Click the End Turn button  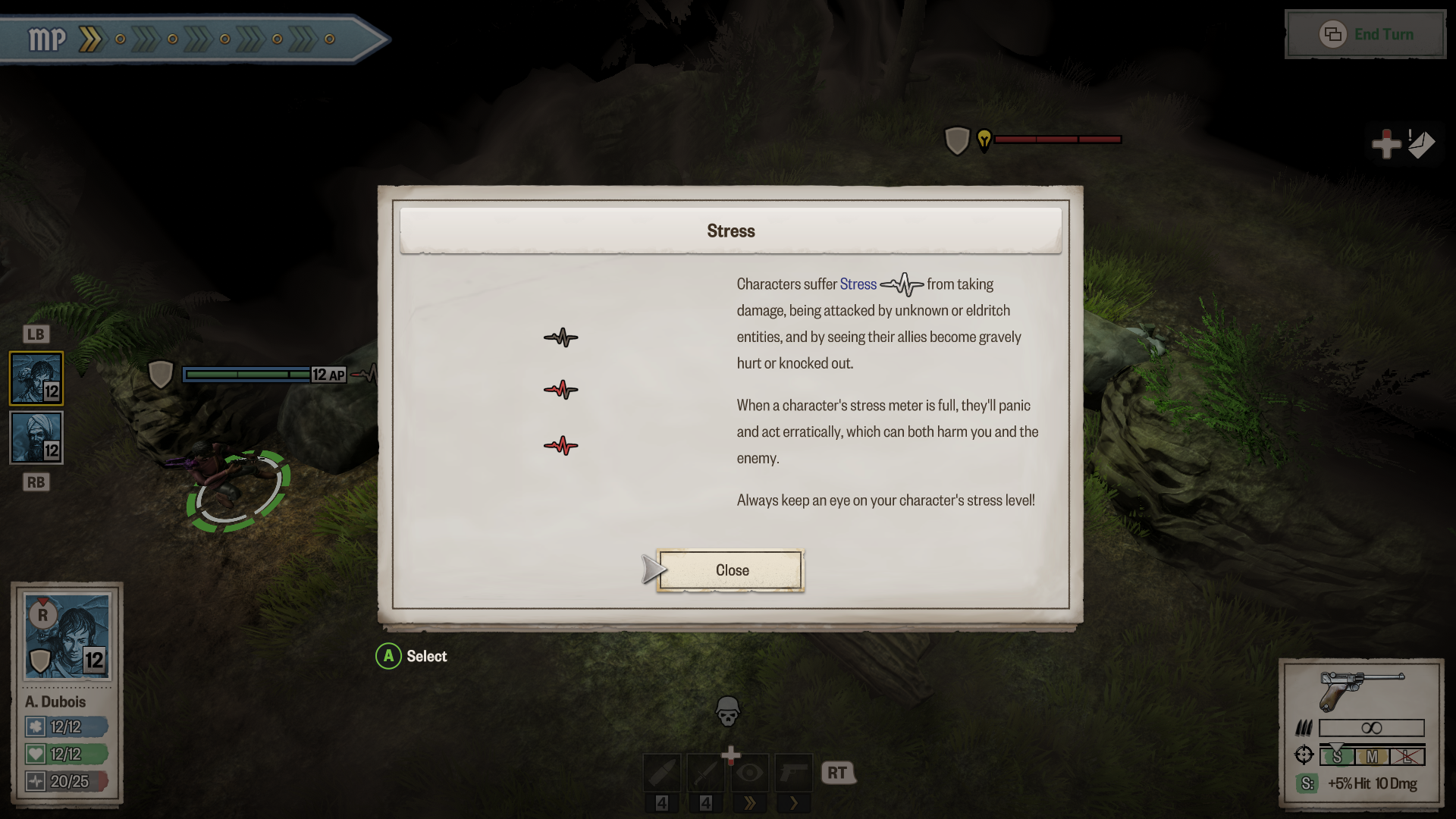1367,35
